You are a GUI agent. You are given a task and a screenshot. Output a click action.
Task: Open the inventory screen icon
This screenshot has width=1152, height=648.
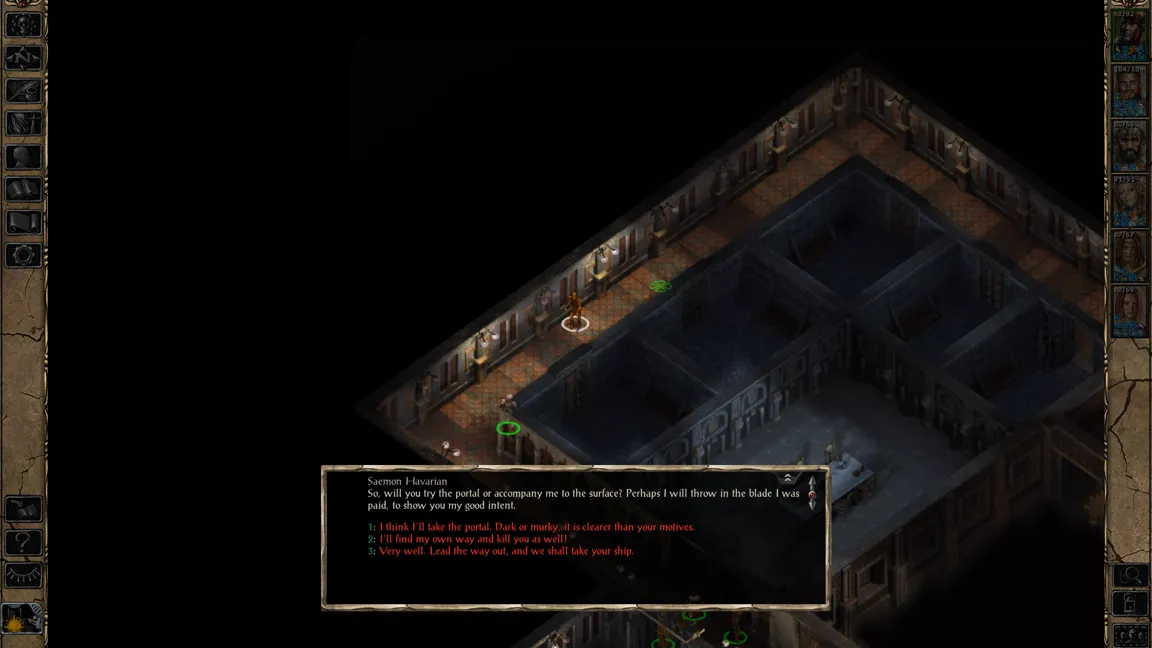23,124
